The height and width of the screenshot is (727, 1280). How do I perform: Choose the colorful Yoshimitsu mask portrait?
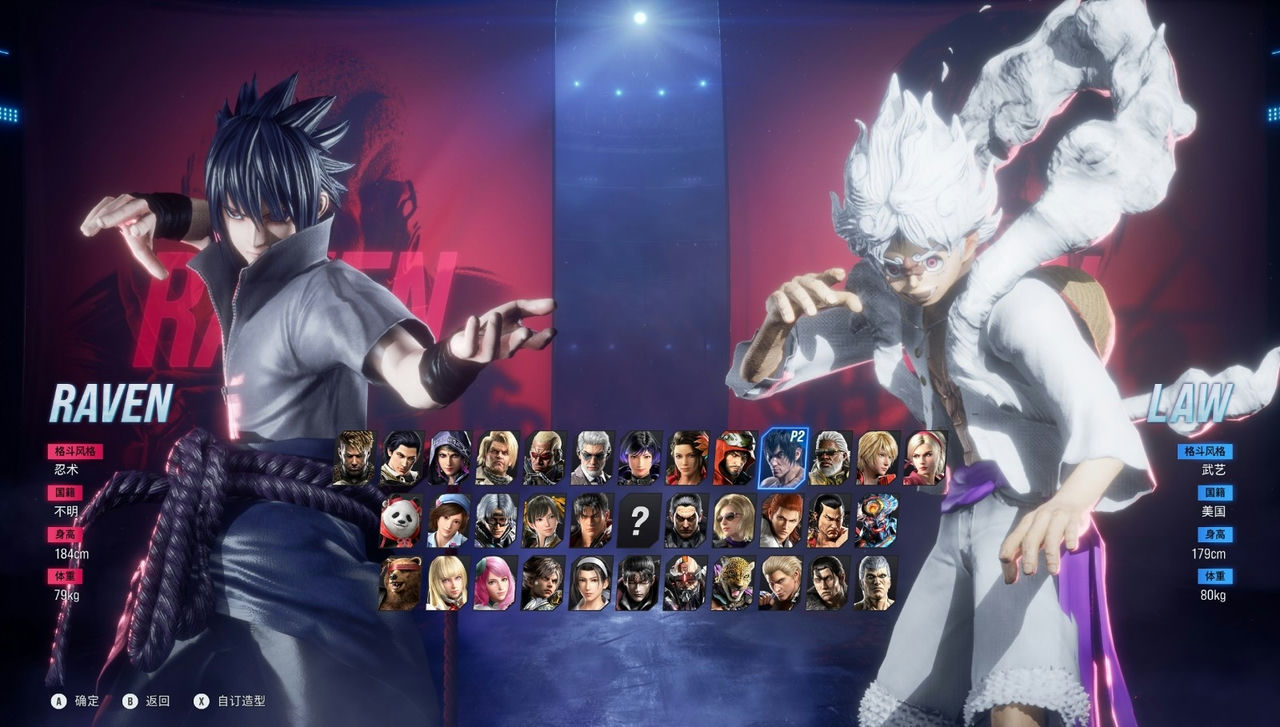pos(876,521)
